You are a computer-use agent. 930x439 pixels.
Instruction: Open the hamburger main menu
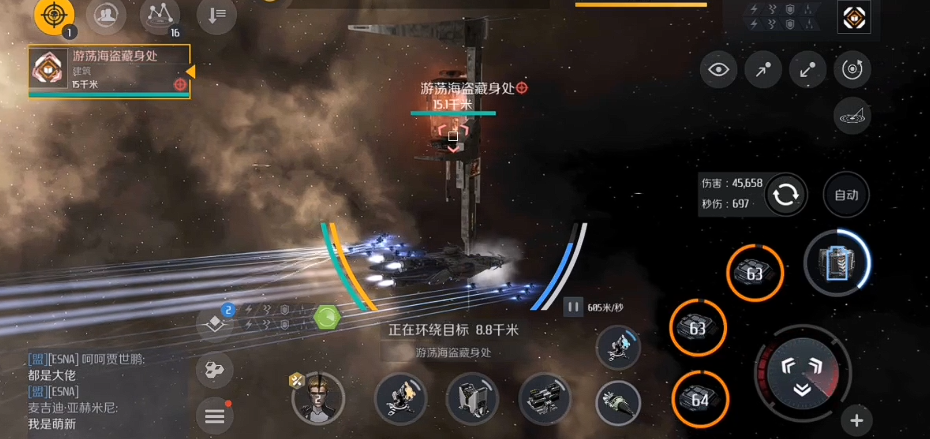tap(215, 417)
